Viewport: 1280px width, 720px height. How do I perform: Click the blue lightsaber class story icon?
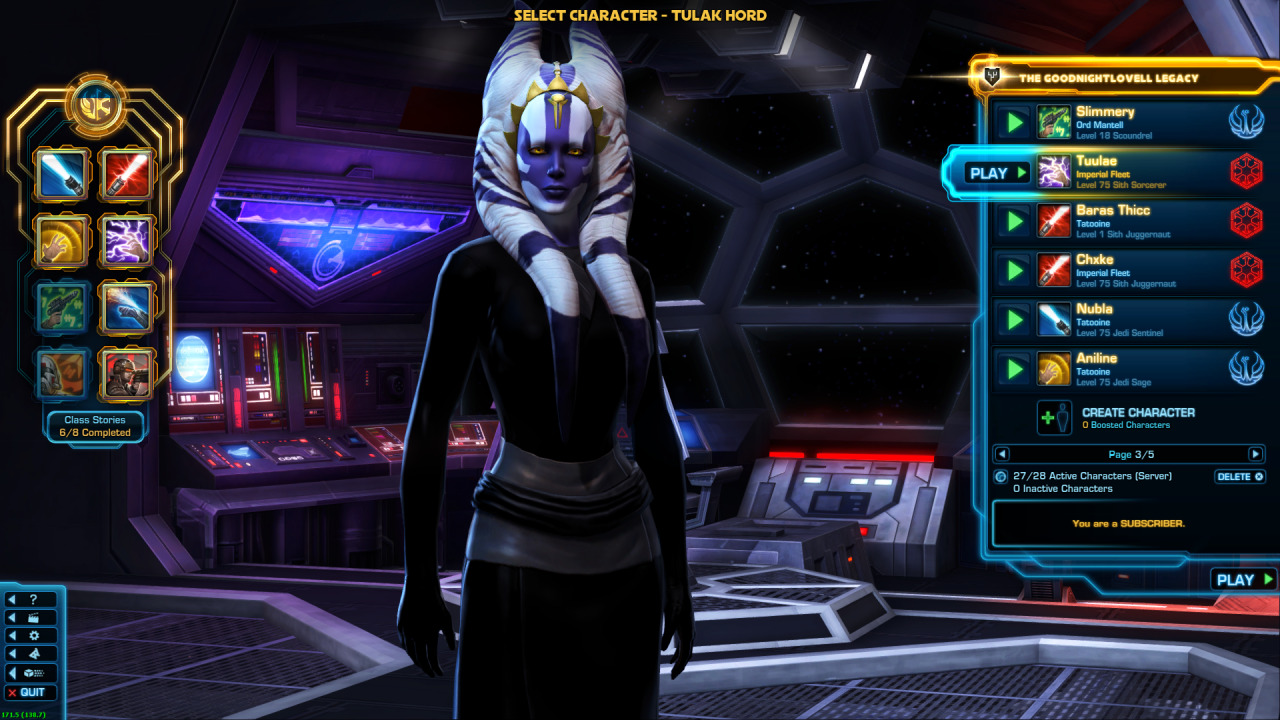pyautogui.click(x=60, y=175)
